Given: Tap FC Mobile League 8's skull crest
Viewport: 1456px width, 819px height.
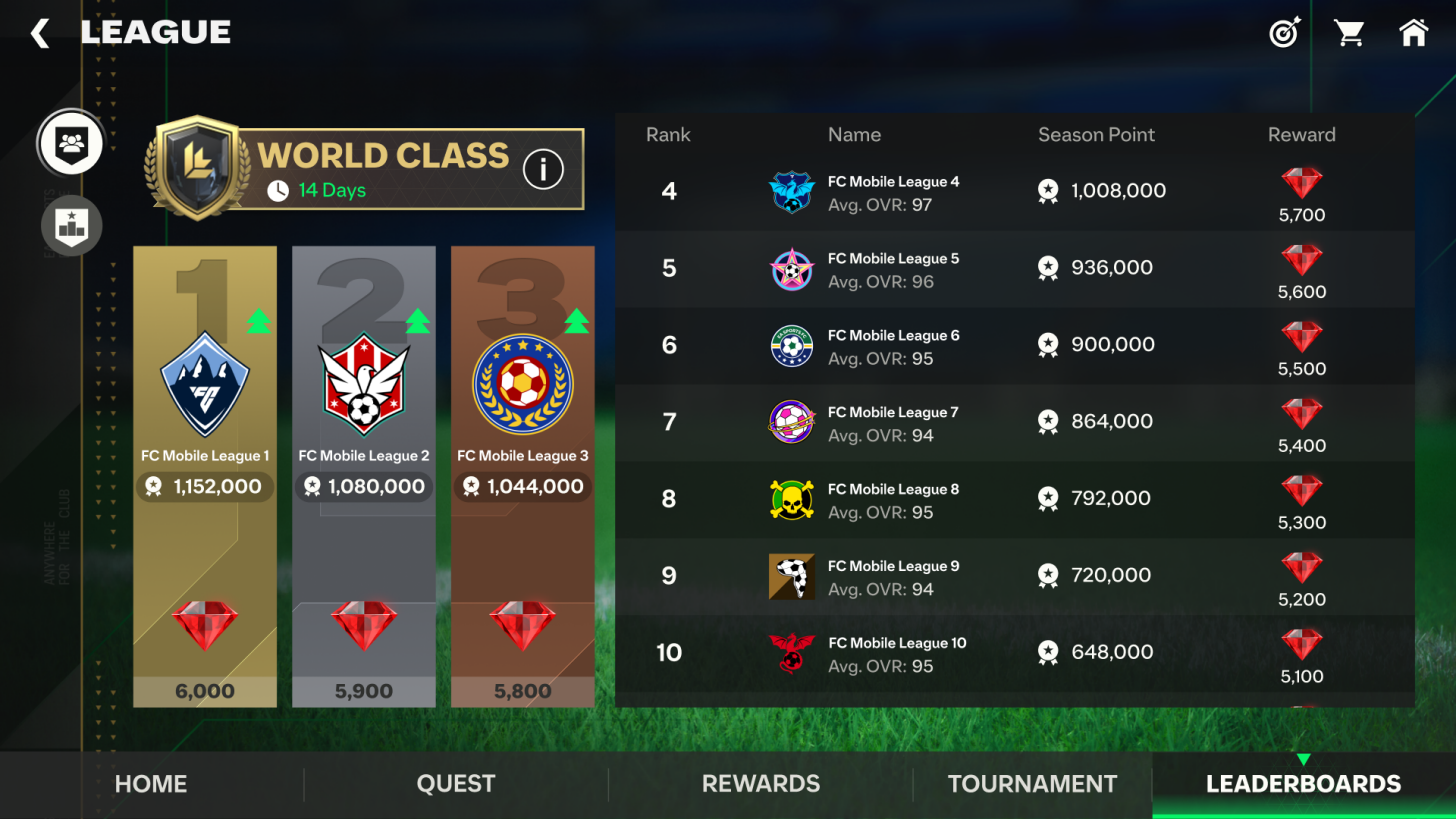Looking at the screenshot, I should pos(792,498).
